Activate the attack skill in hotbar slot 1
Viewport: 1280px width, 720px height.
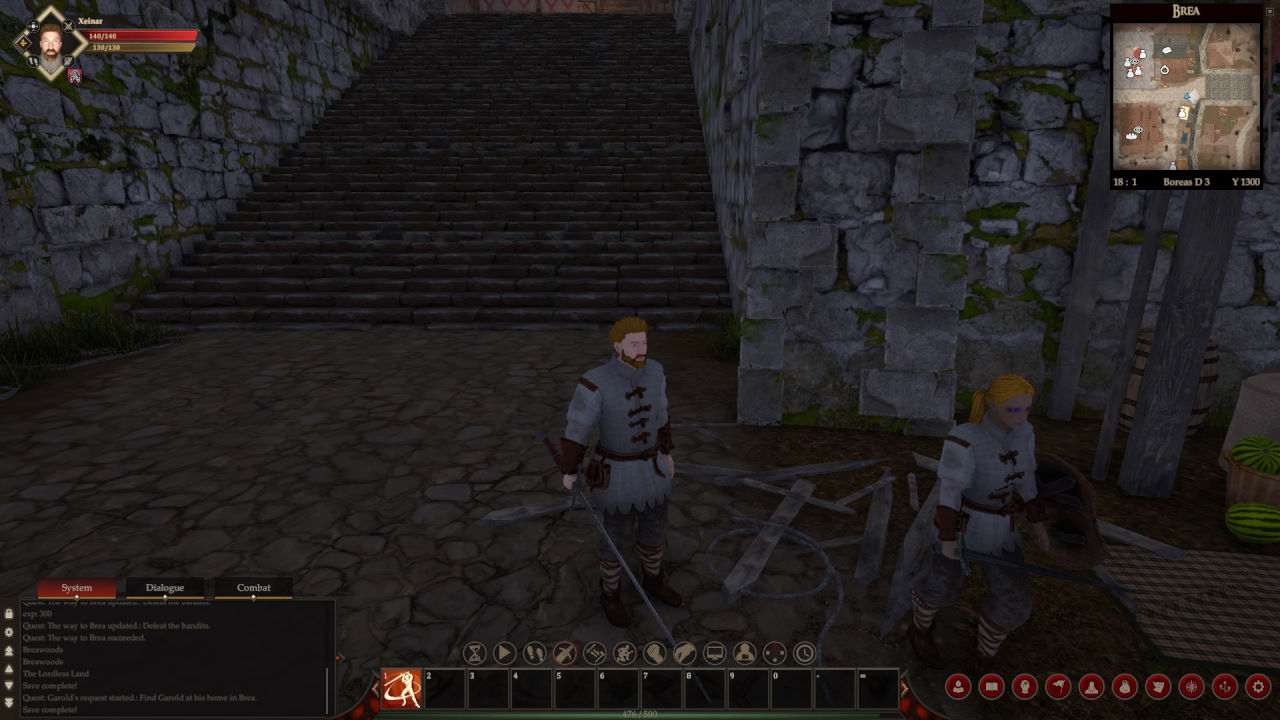click(x=401, y=689)
